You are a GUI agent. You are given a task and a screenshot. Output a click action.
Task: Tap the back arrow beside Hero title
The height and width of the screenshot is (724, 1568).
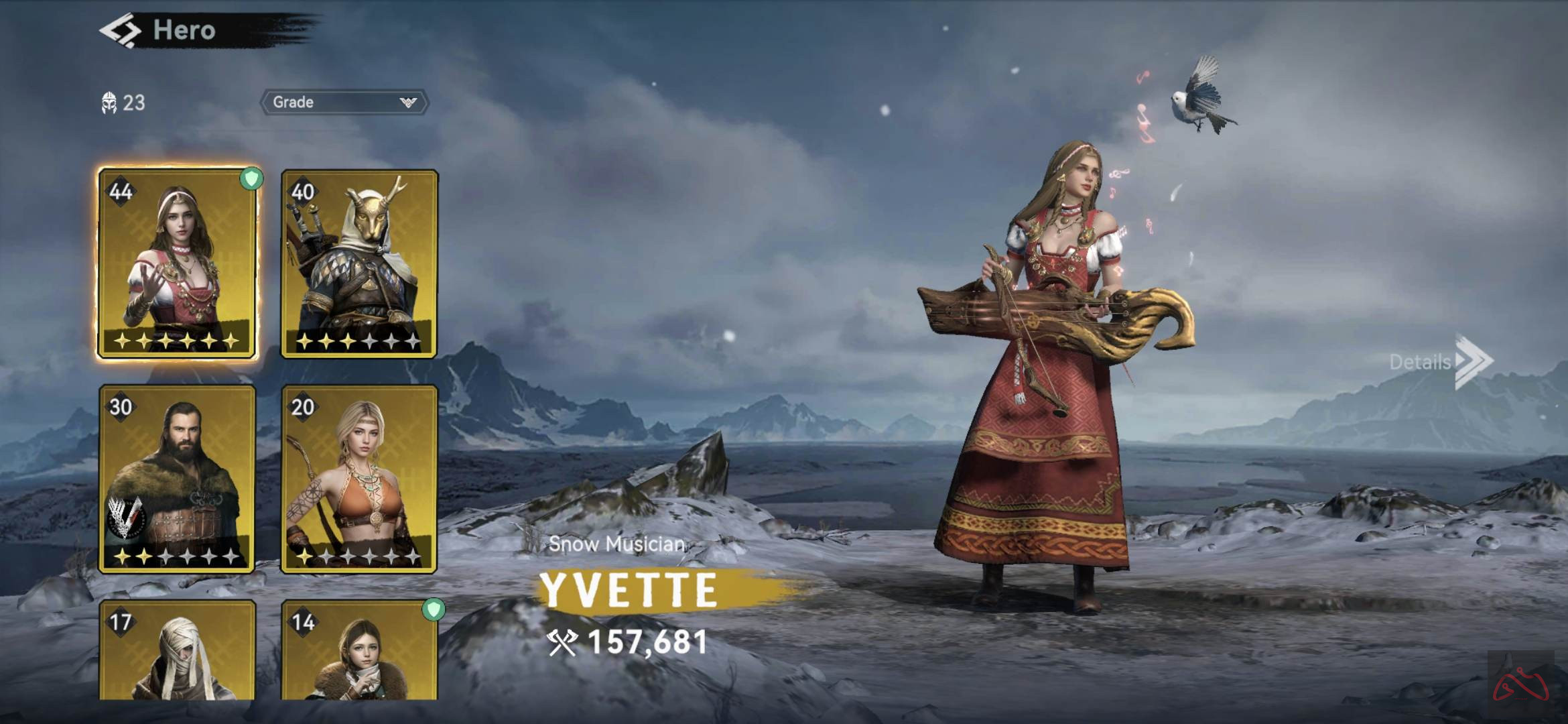121,29
